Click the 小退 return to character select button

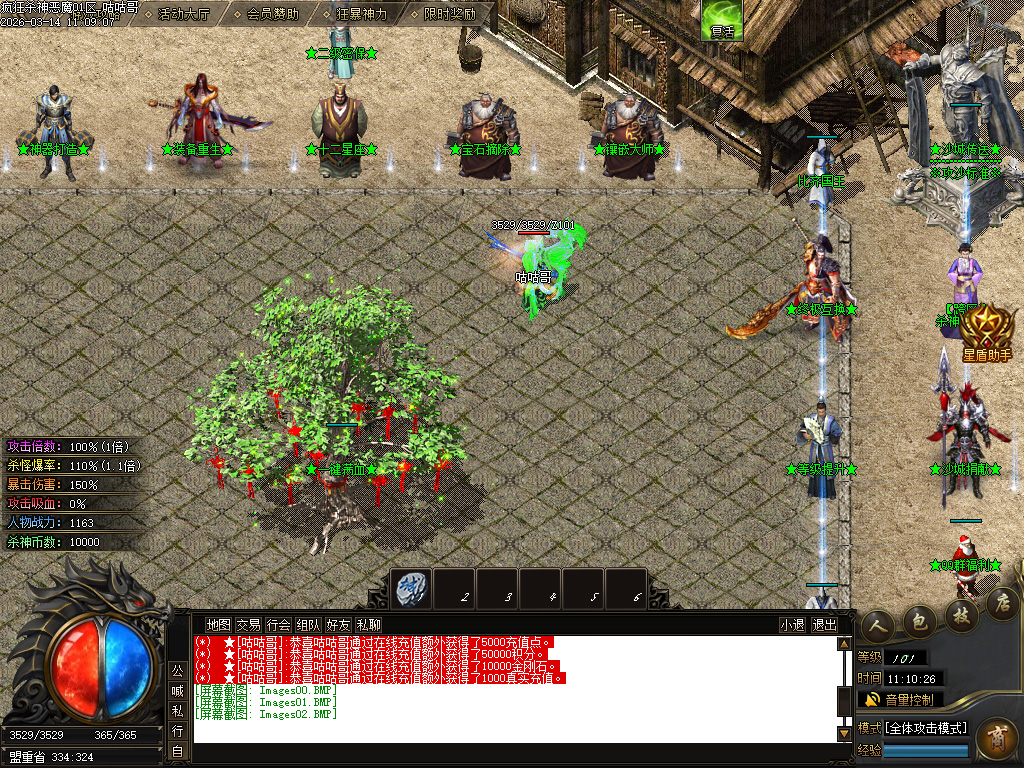pyautogui.click(x=792, y=625)
